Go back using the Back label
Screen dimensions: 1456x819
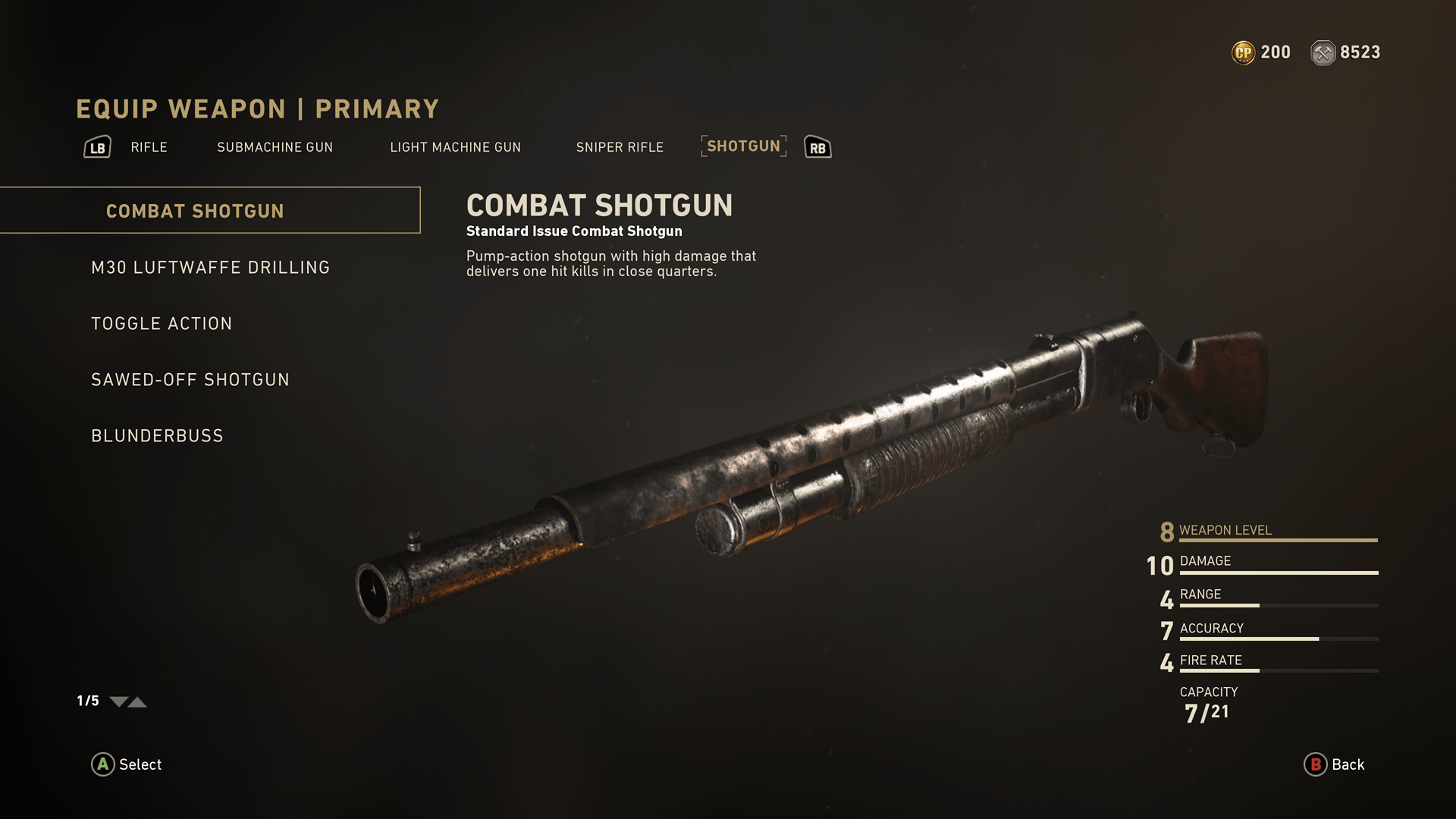tap(1347, 764)
